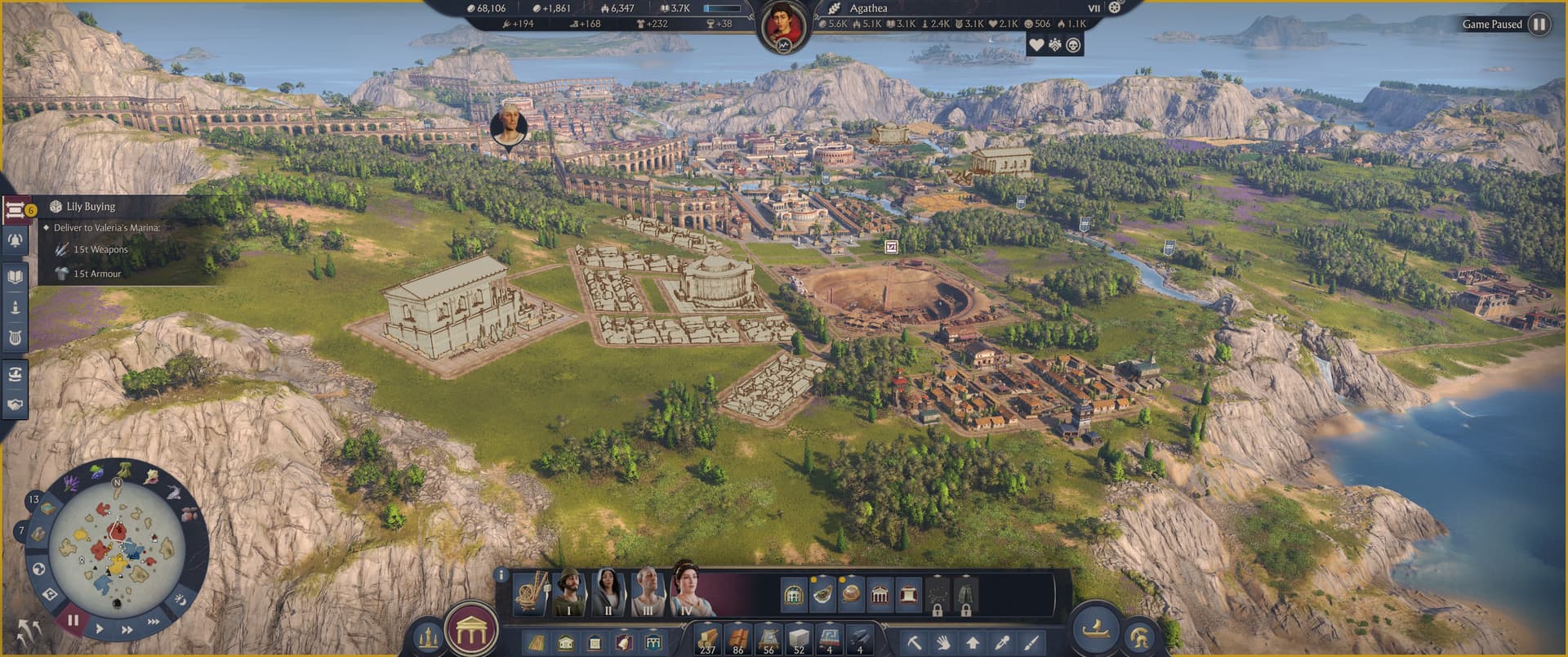
Task: Toggle the pause button beside the minimap
Action: (73, 620)
